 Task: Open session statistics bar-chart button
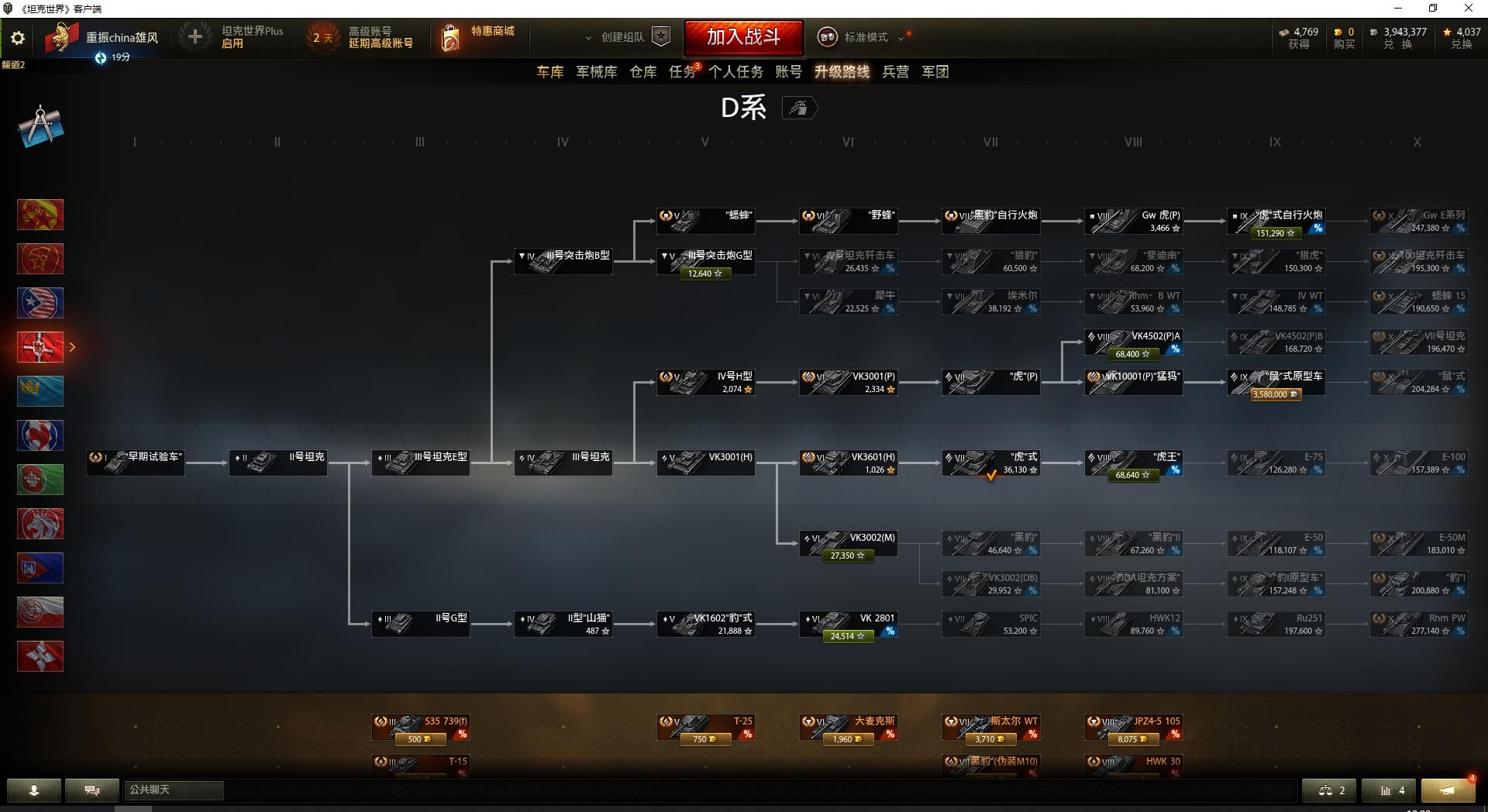[x=1387, y=790]
